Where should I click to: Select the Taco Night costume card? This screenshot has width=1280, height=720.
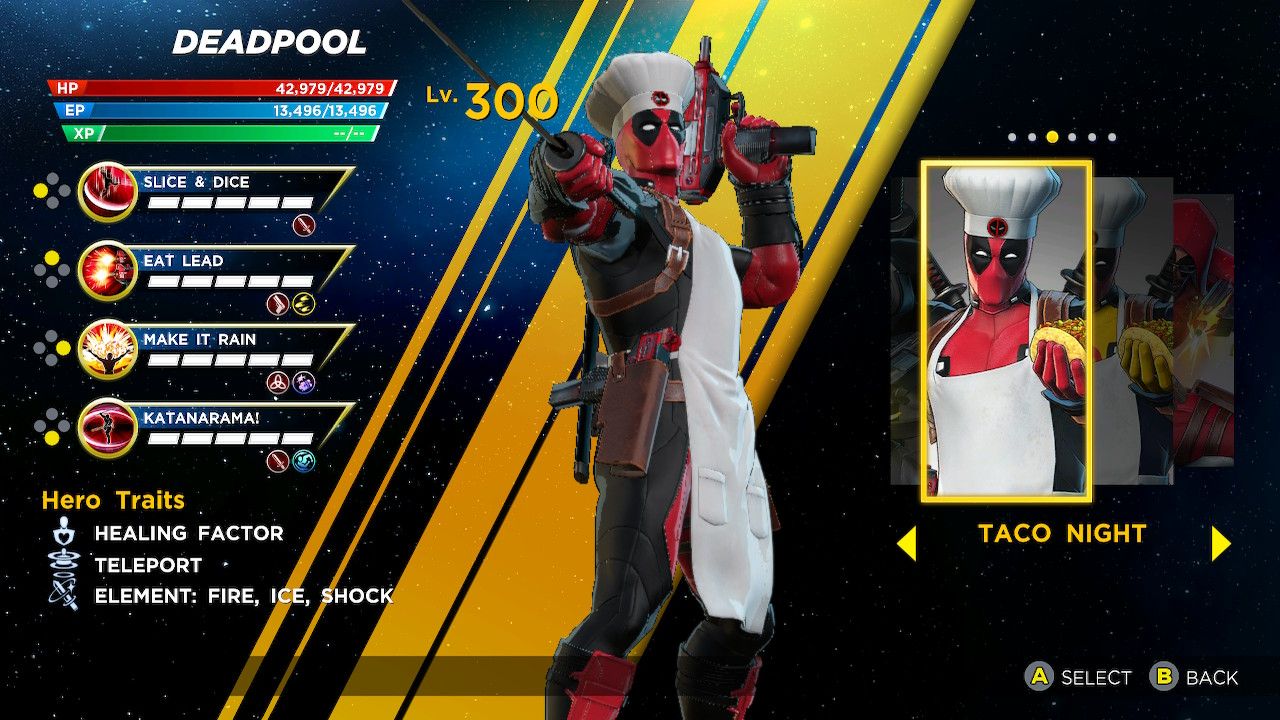[1006, 332]
